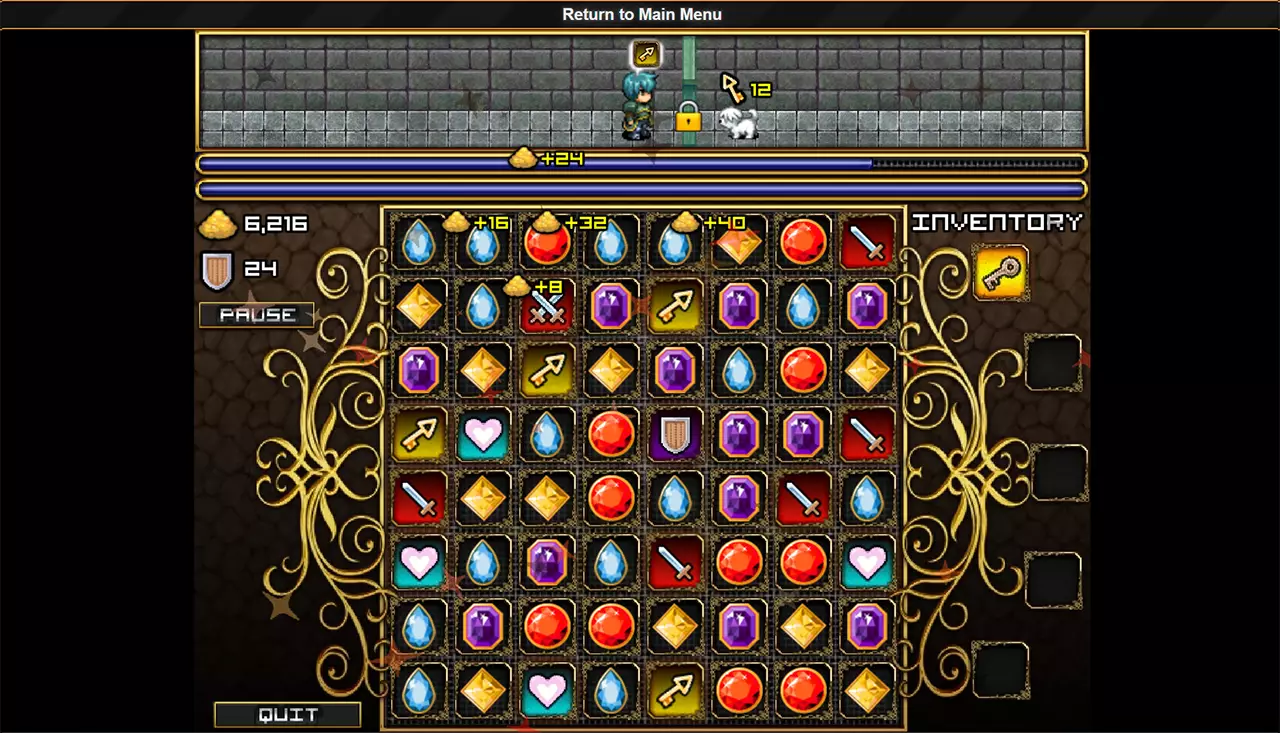Click the golden key gem in the bottom row

(673, 691)
